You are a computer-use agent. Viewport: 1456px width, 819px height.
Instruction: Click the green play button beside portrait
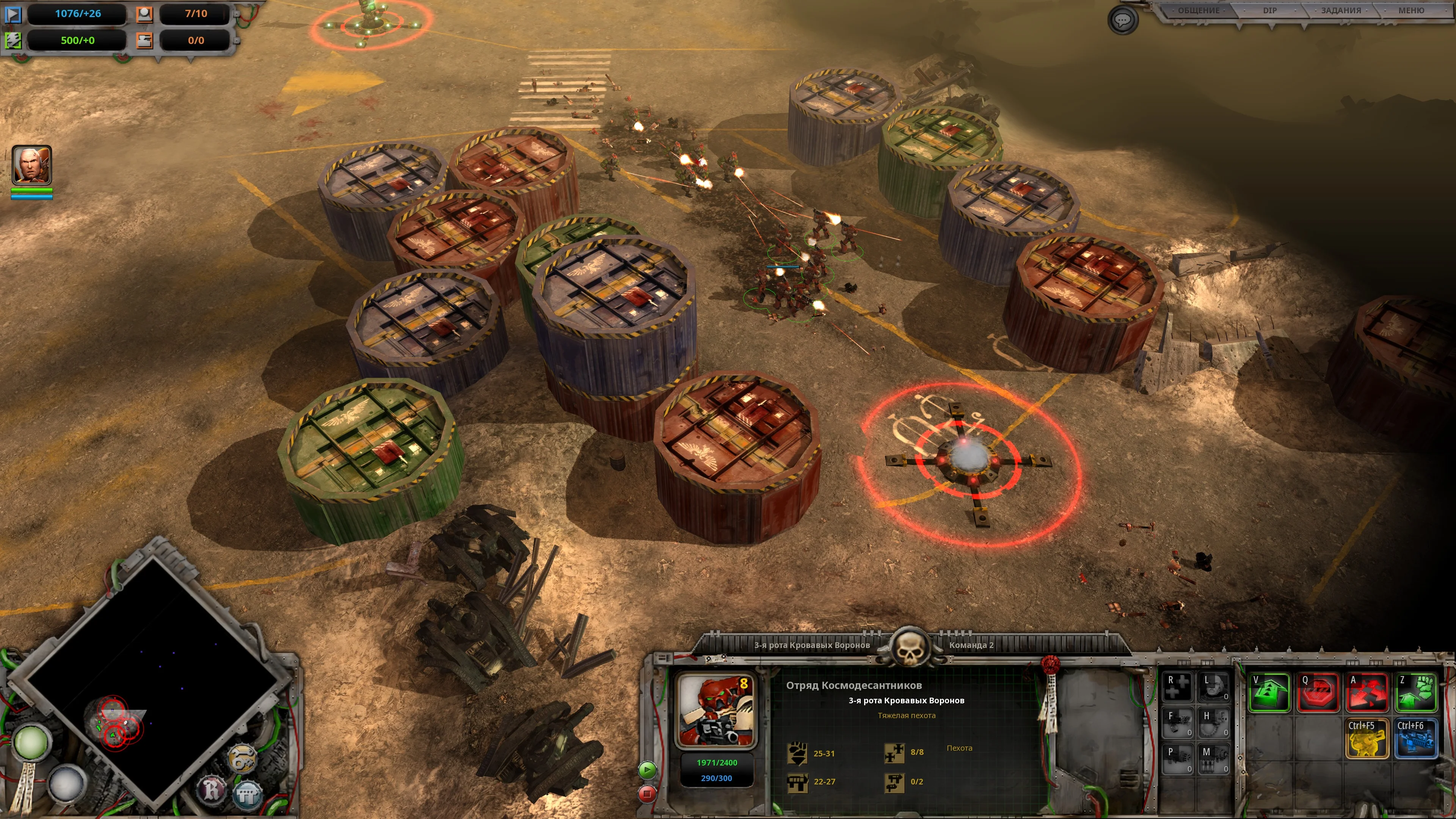click(x=647, y=769)
